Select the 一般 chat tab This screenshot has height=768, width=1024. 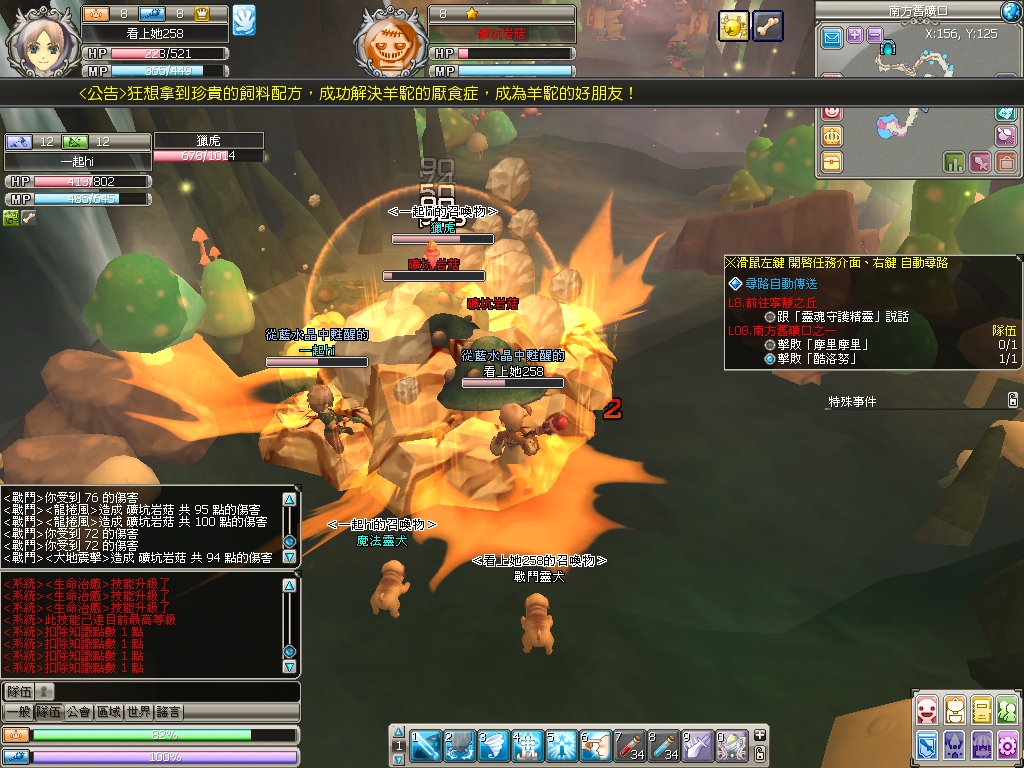point(17,712)
